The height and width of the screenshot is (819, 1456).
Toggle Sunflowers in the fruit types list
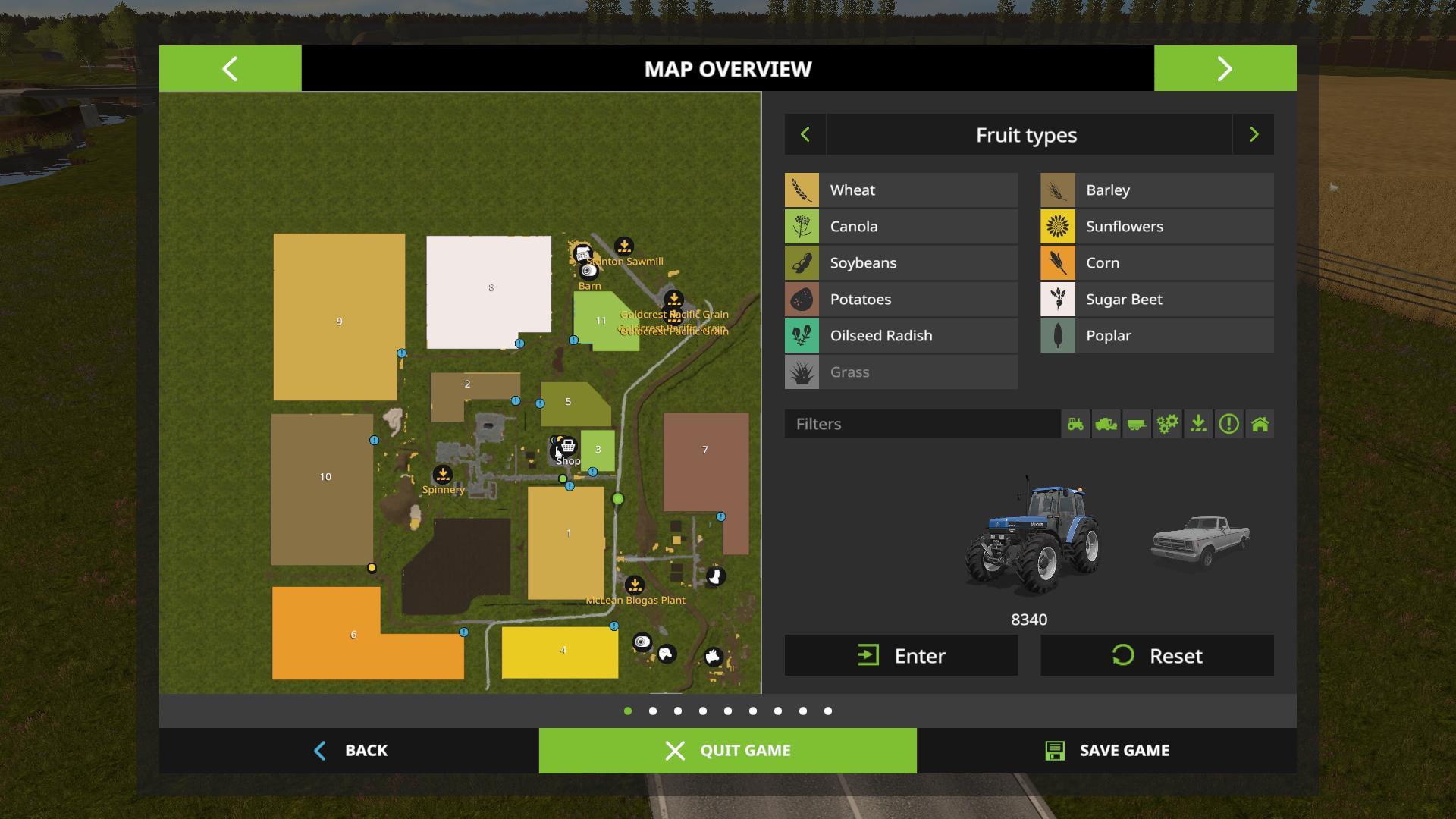click(x=1156, y=227)
